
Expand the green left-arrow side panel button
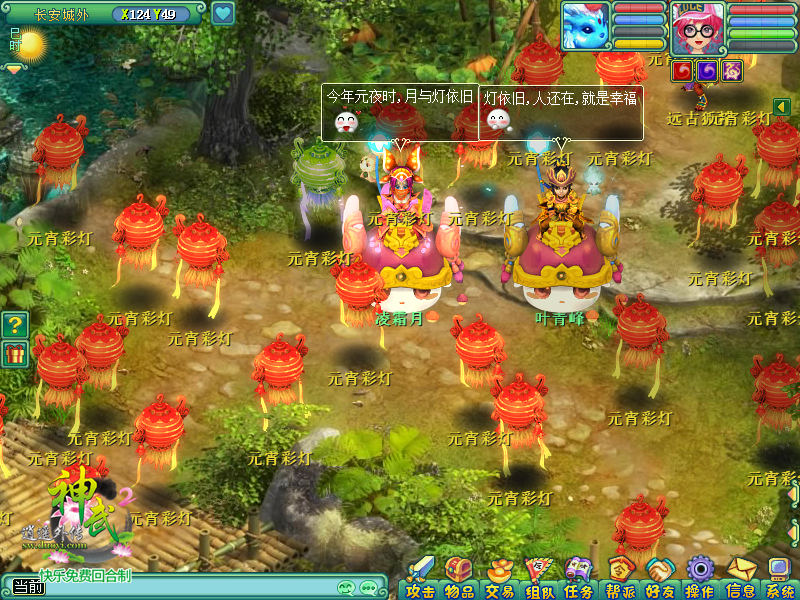[x=783, y=107]
